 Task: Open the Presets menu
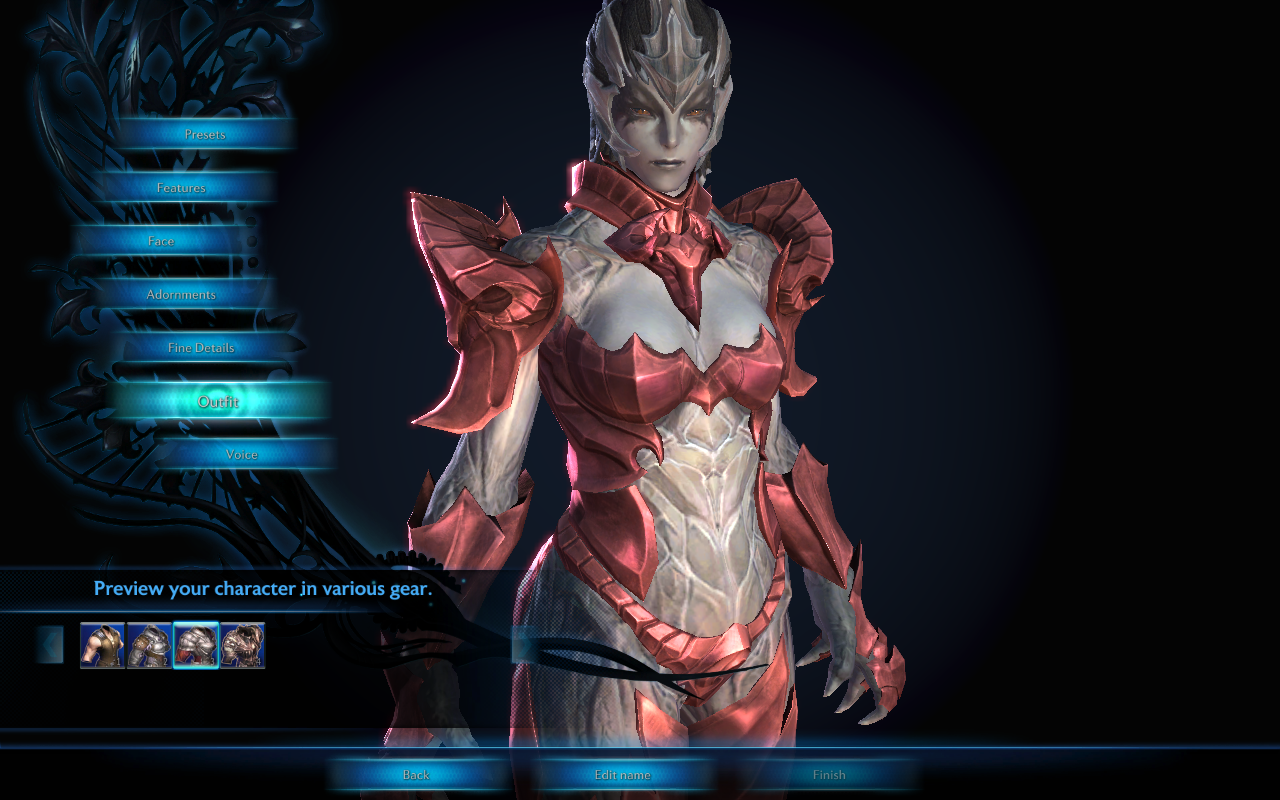(x=205, y=134)
